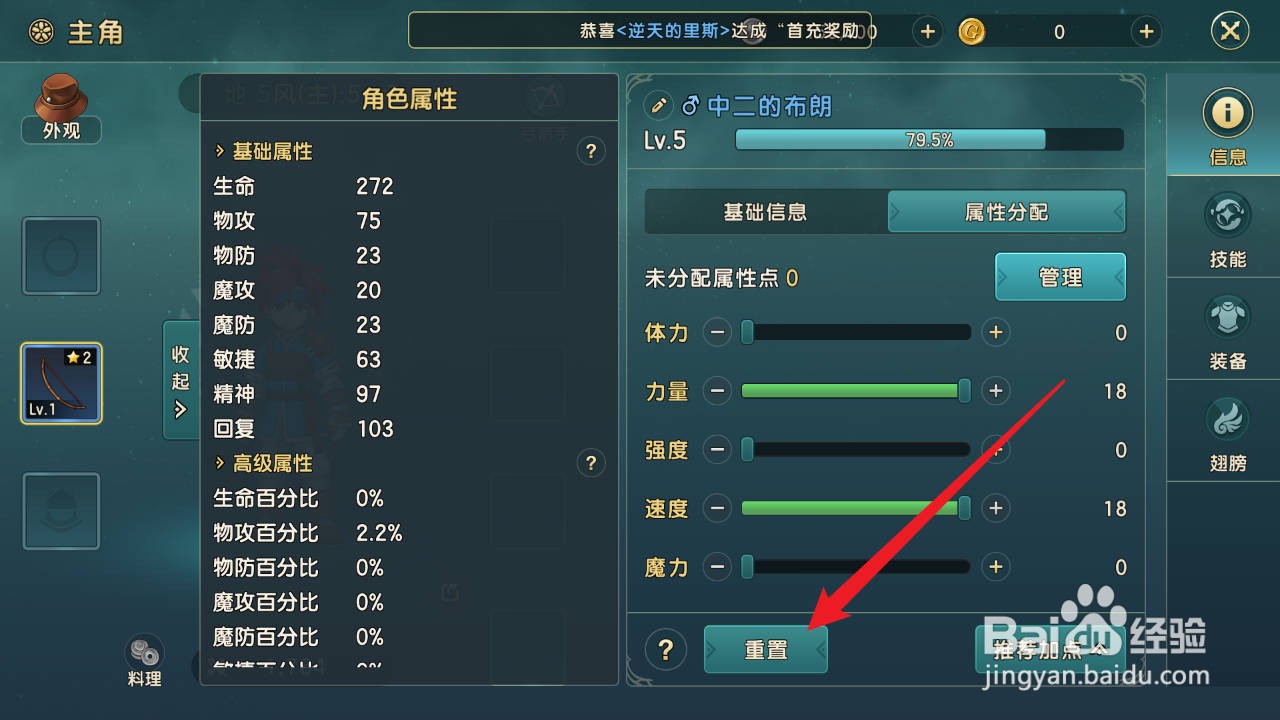
Task: Switch to the 属性分配 tab
Action: 1006,211
